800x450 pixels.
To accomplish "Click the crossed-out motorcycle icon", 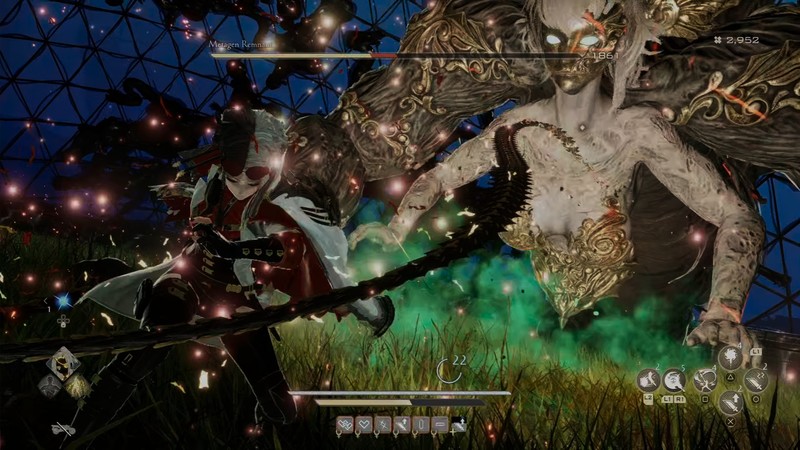I will [62, 428].
